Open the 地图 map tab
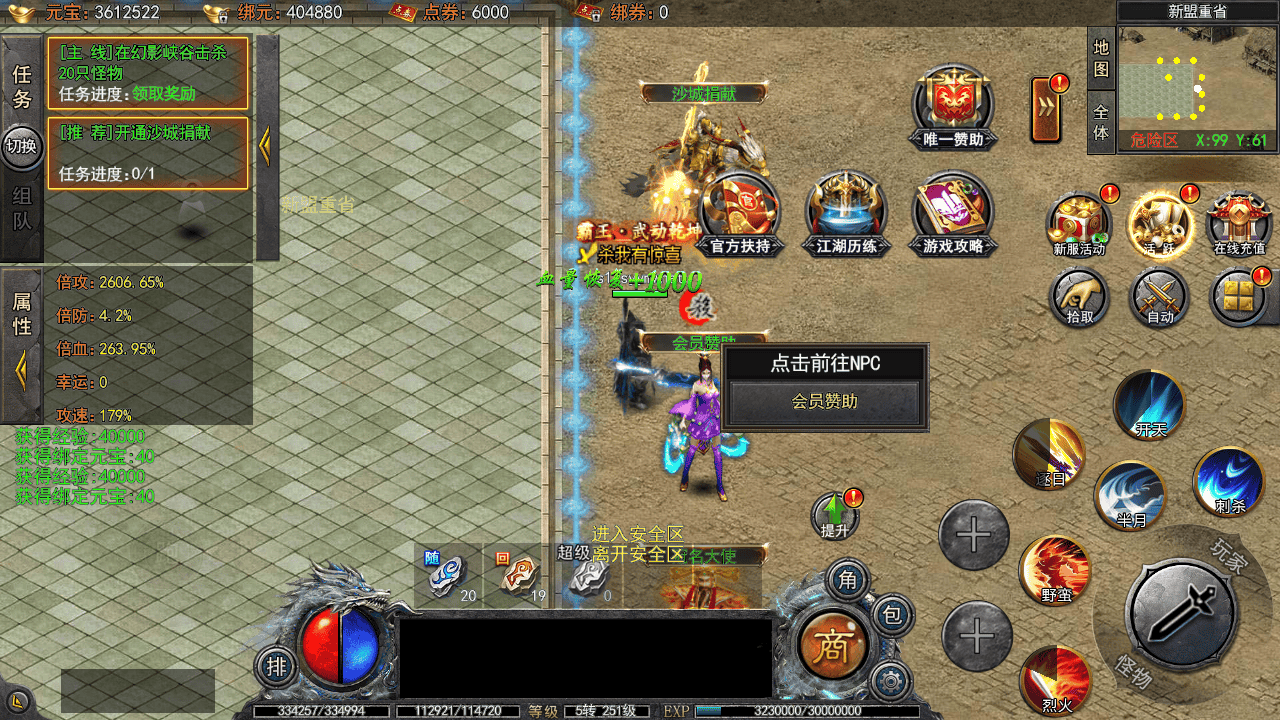 [1101, 59]
